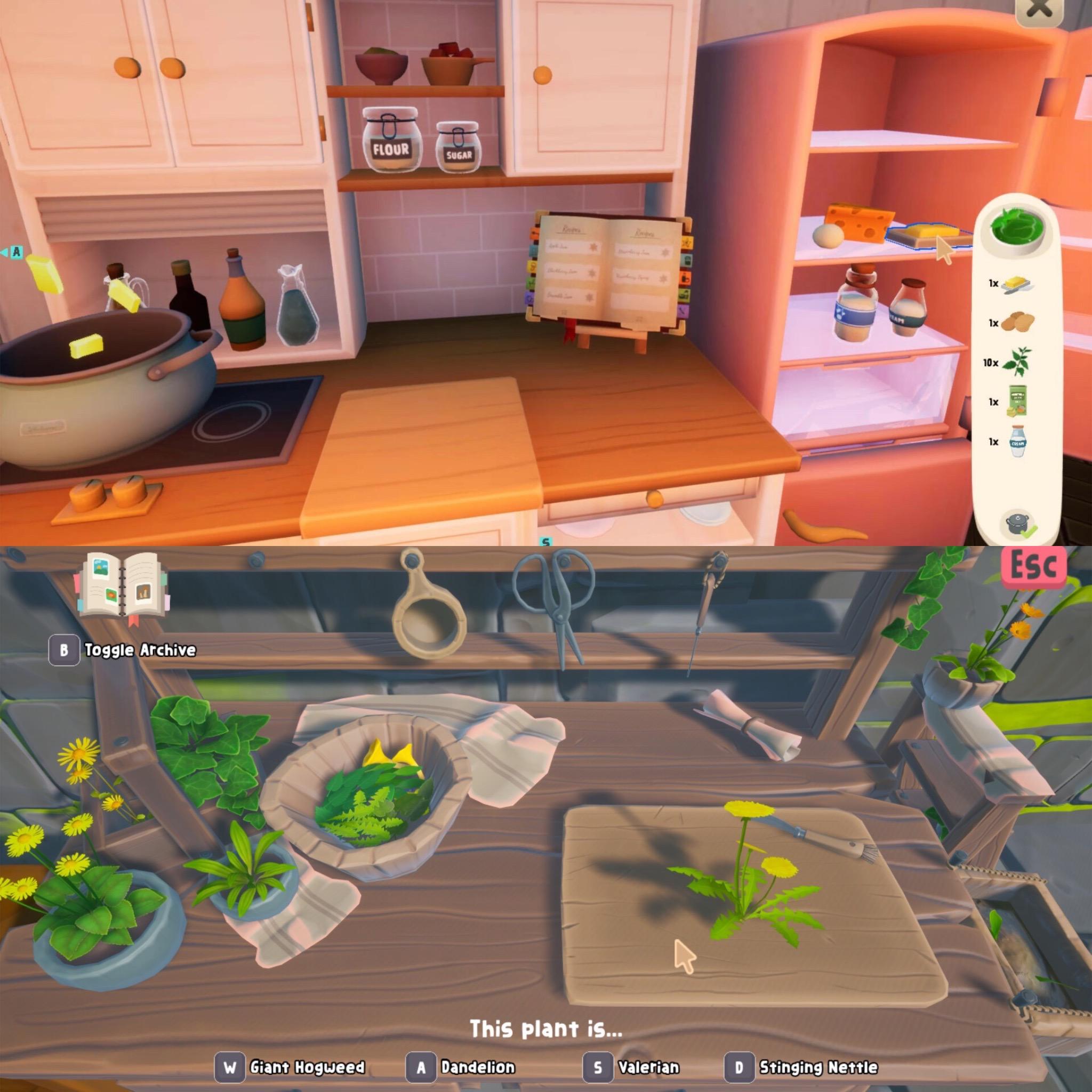This screenshot has width=1092, height=1092.
Task: Close the cooking screen with the X button
Action: pyautogui.click(x=1039, y=10)
